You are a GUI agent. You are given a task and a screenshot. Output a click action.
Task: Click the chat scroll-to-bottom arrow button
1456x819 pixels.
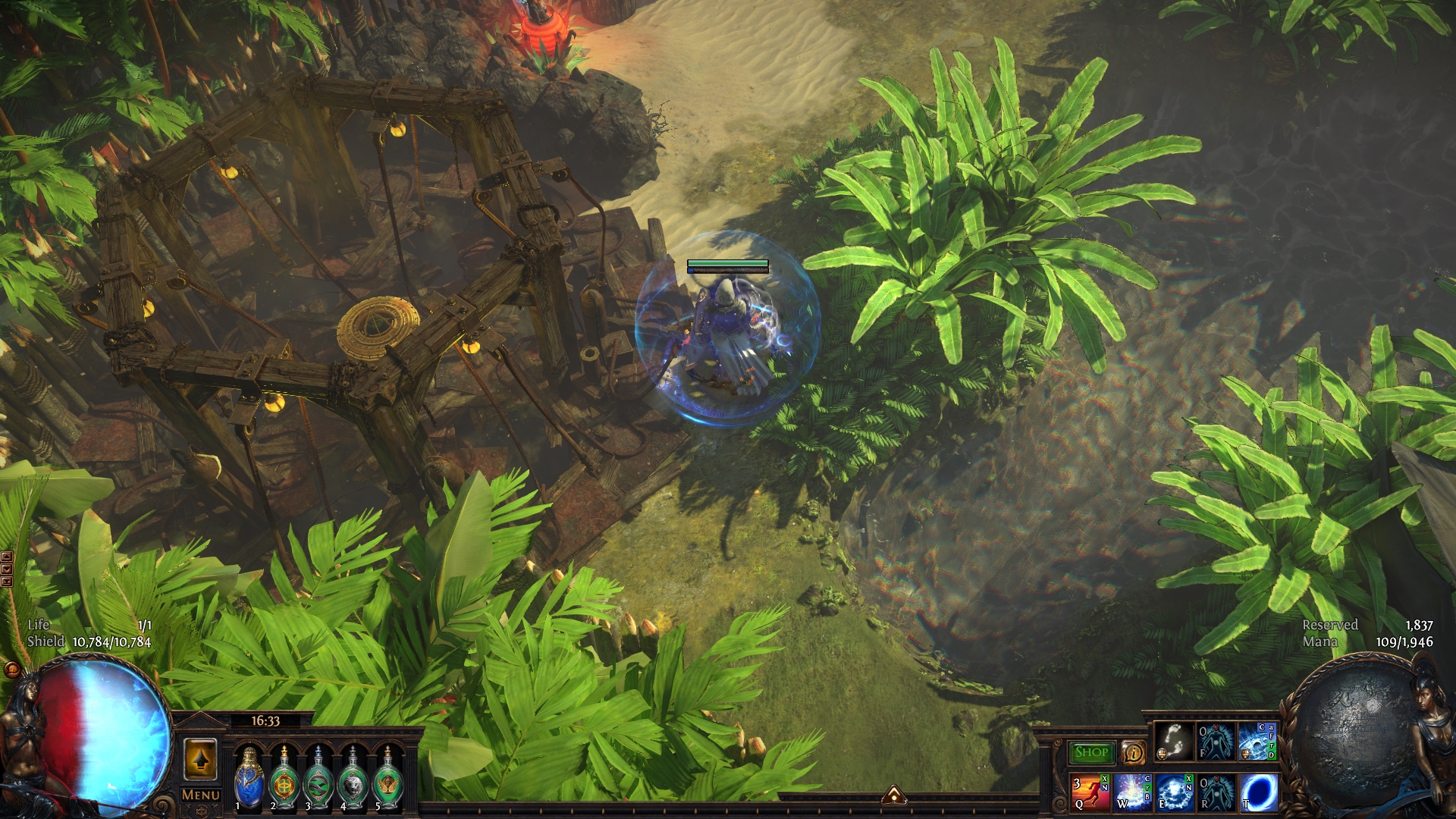click(7, 582)
